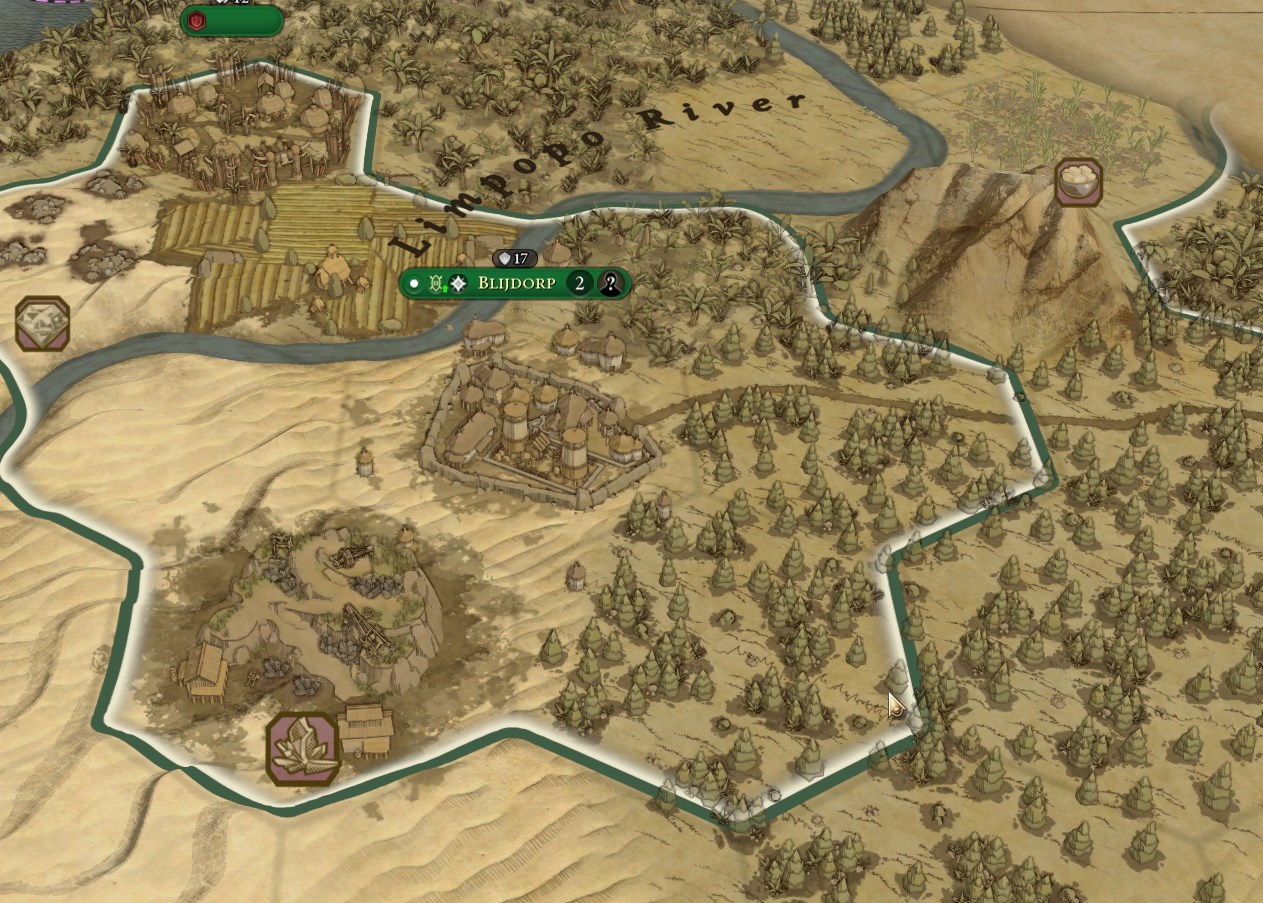1263x903 pixels.
Task: Select the green banner with the red shield
Action: (232, 20)
